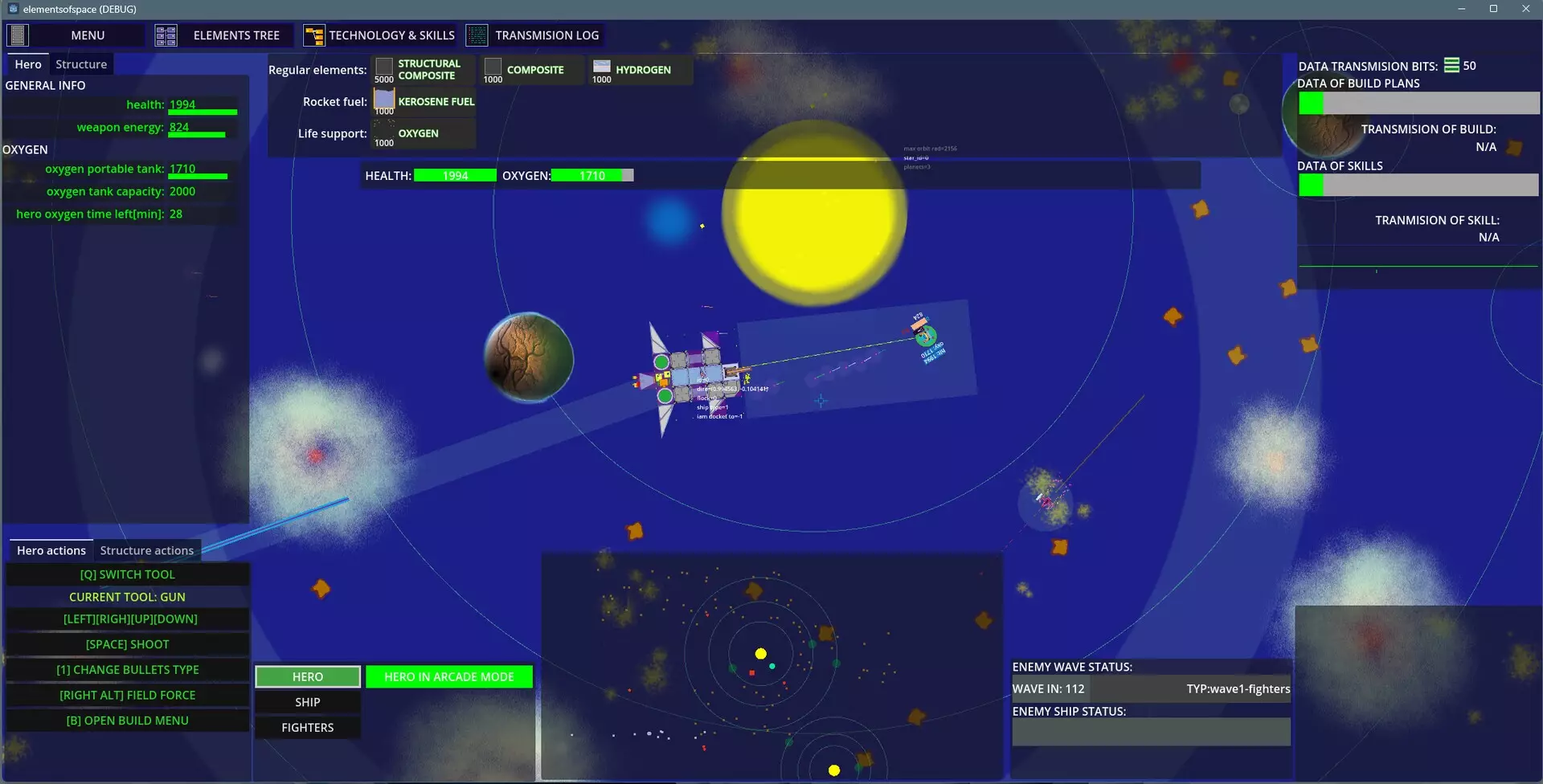Select the FIGHTERS control button
1543x784 pixels.
tap(307, 727)
